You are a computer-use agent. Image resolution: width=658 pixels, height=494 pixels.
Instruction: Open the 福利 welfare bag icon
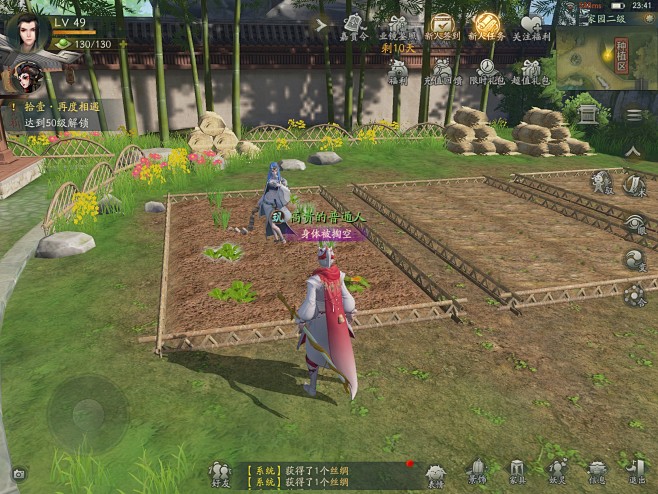click(x=398, y=70)
